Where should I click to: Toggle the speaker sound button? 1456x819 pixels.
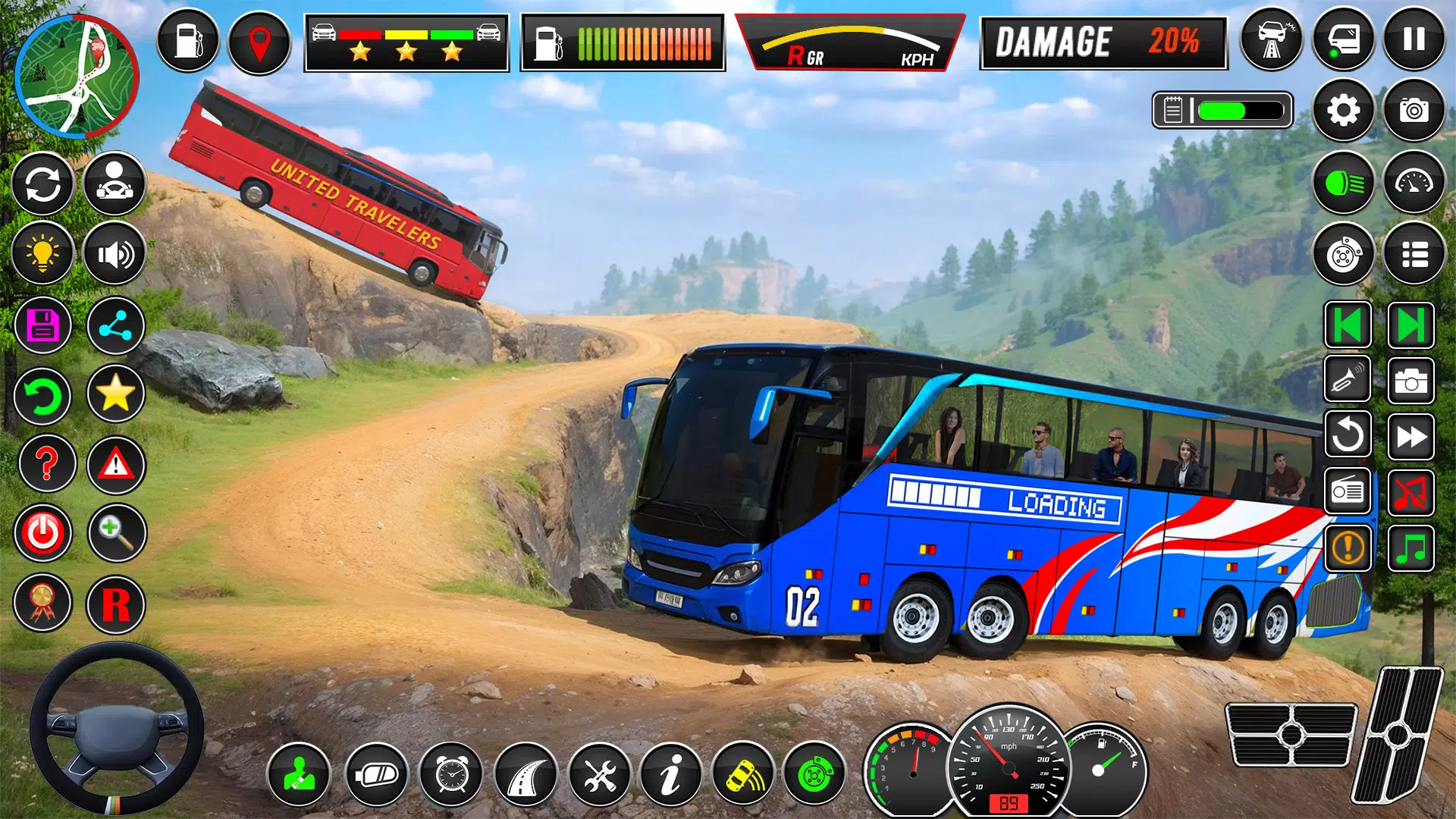(115, 253)
